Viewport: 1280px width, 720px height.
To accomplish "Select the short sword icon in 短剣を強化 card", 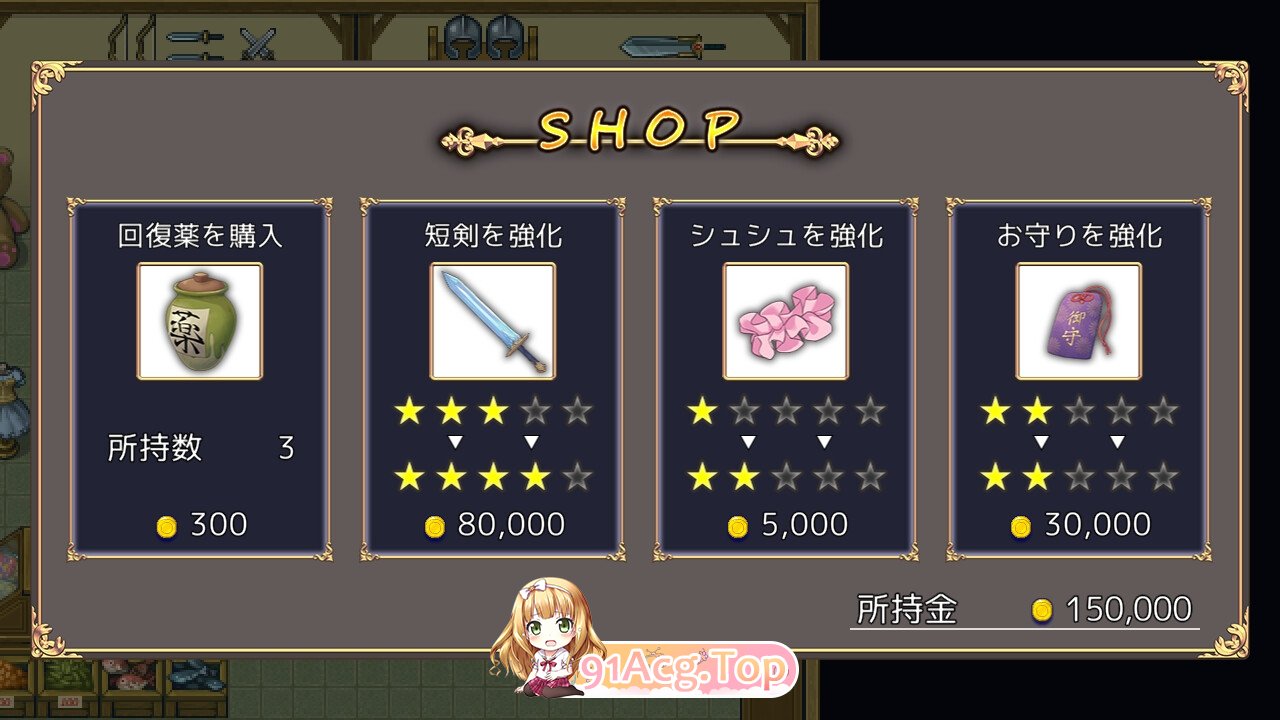I will (491, 320).
